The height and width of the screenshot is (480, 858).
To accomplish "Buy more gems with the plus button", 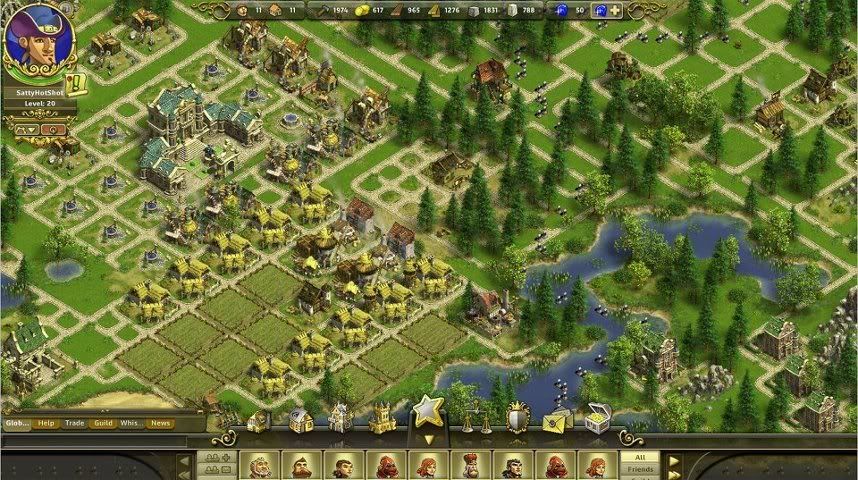I will pyautogui.click(x=615, y=11).
